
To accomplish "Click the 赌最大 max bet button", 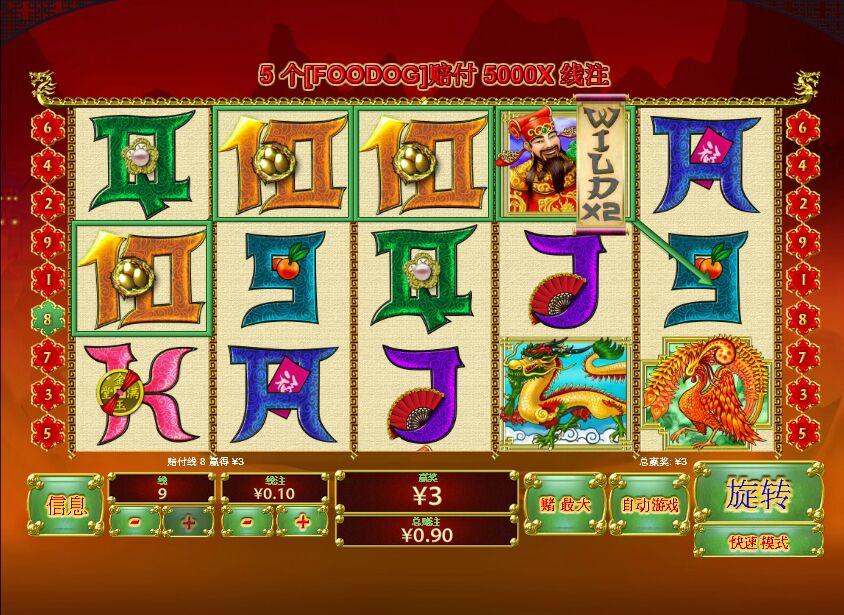I will tap(564, 505).
